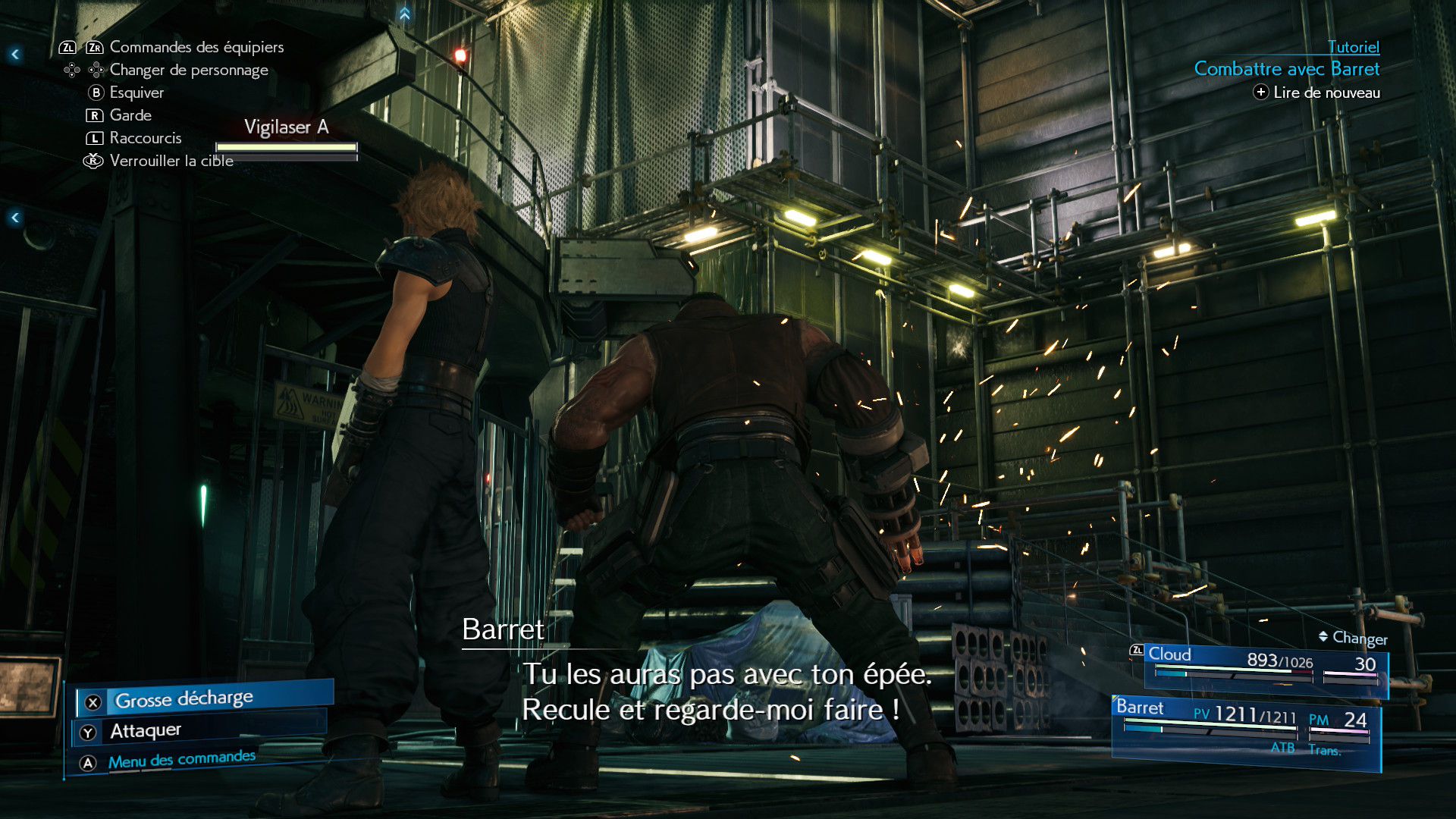The image size is (1456, 819).
Task: Choose the Attaquer command
Action: click(146, 731)
